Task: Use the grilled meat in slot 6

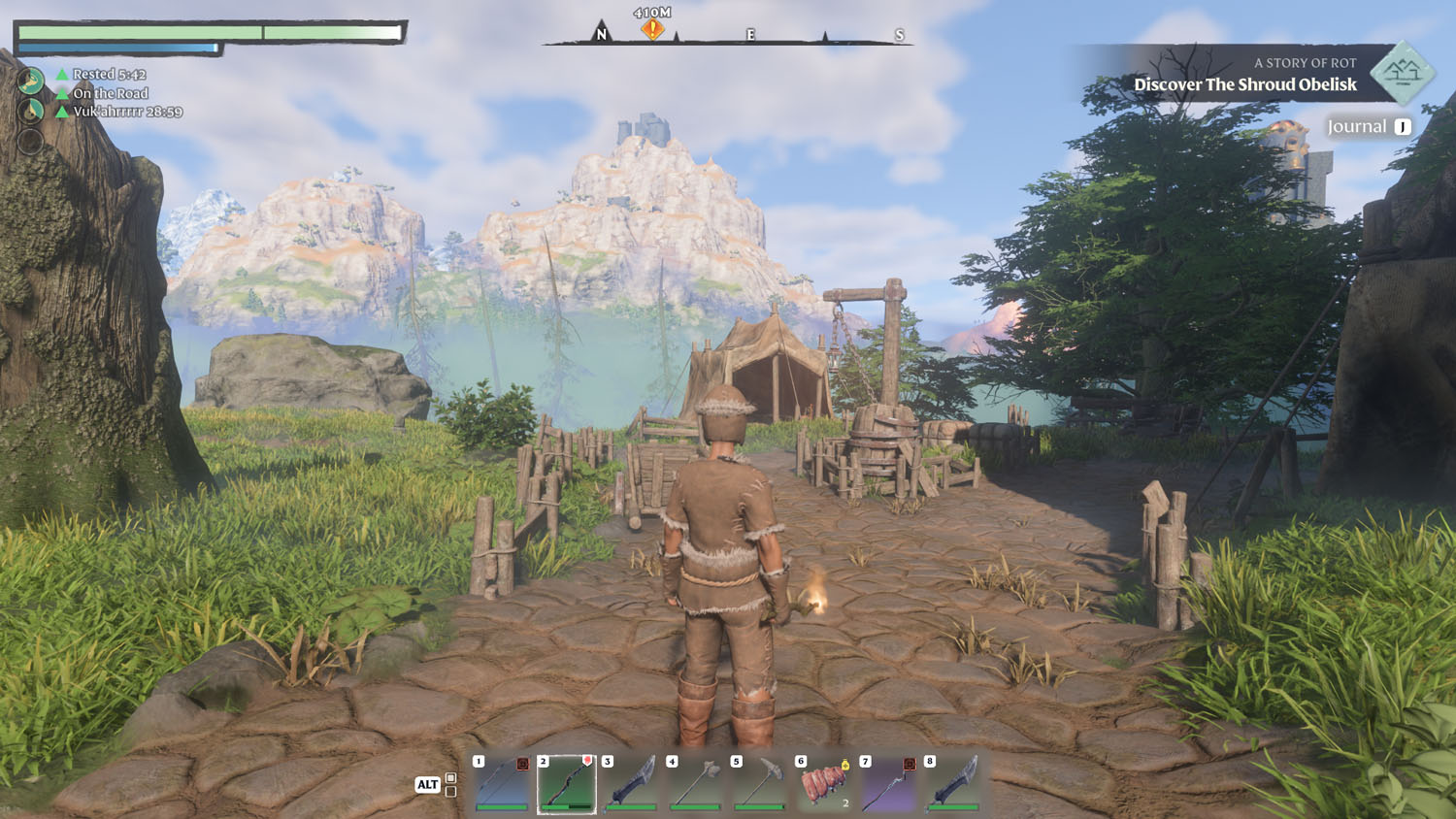Action: (x=824, y=783)
